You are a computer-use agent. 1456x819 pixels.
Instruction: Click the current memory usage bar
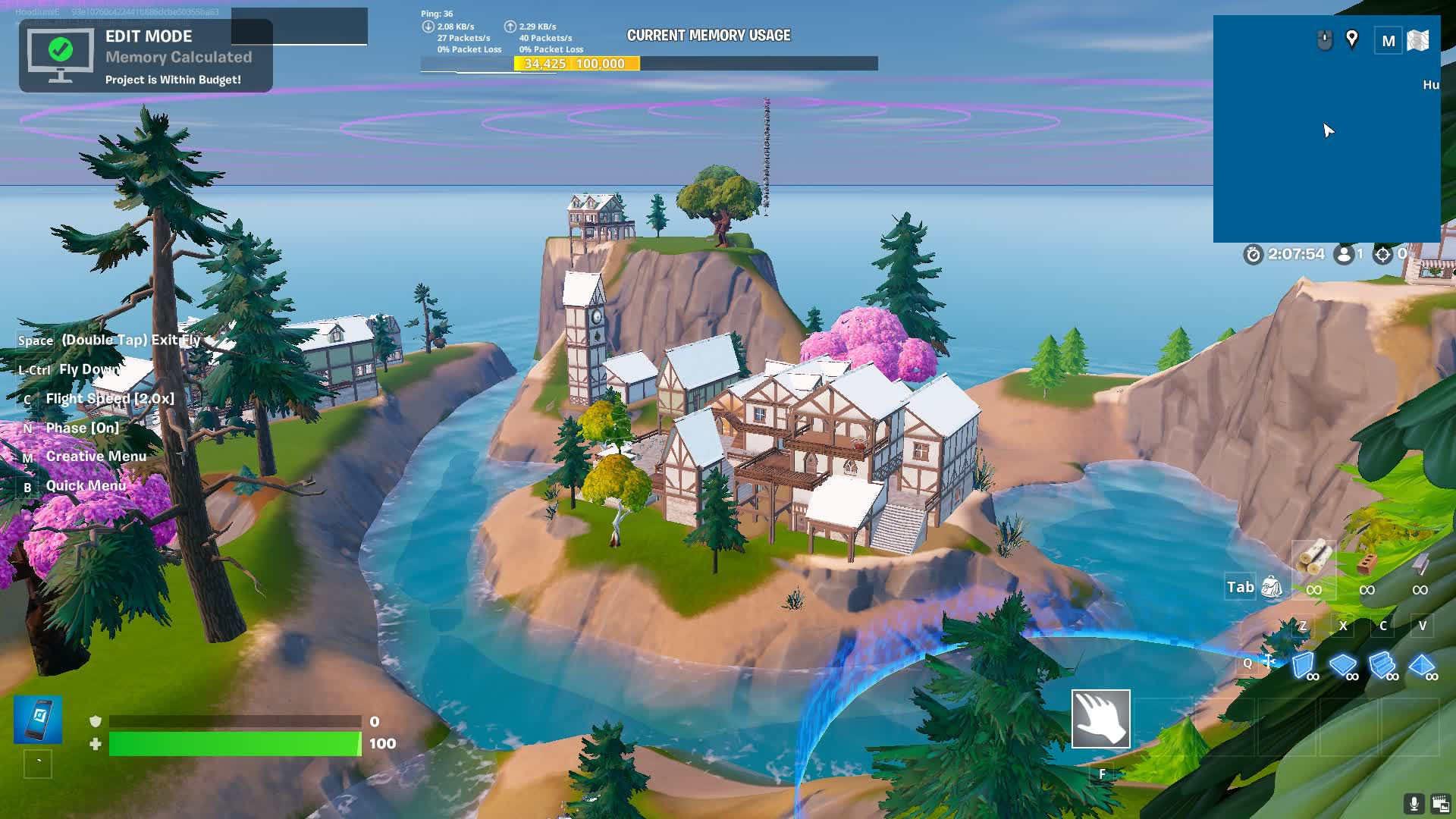(x=649, y=64)
